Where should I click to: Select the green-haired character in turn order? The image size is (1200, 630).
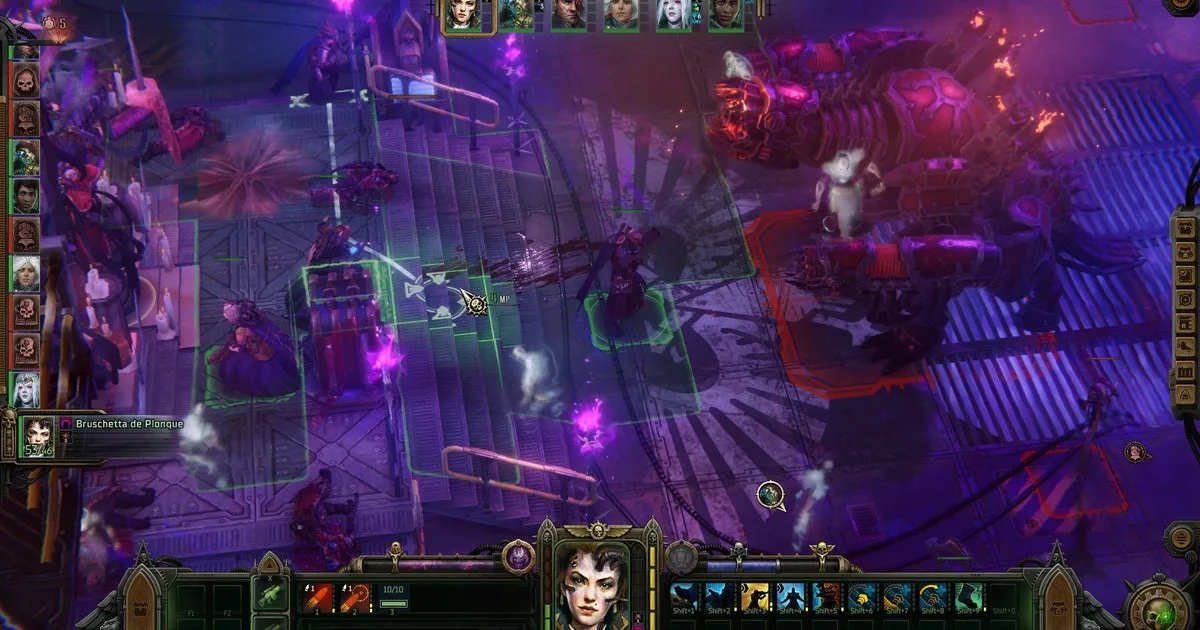(26, 157)
